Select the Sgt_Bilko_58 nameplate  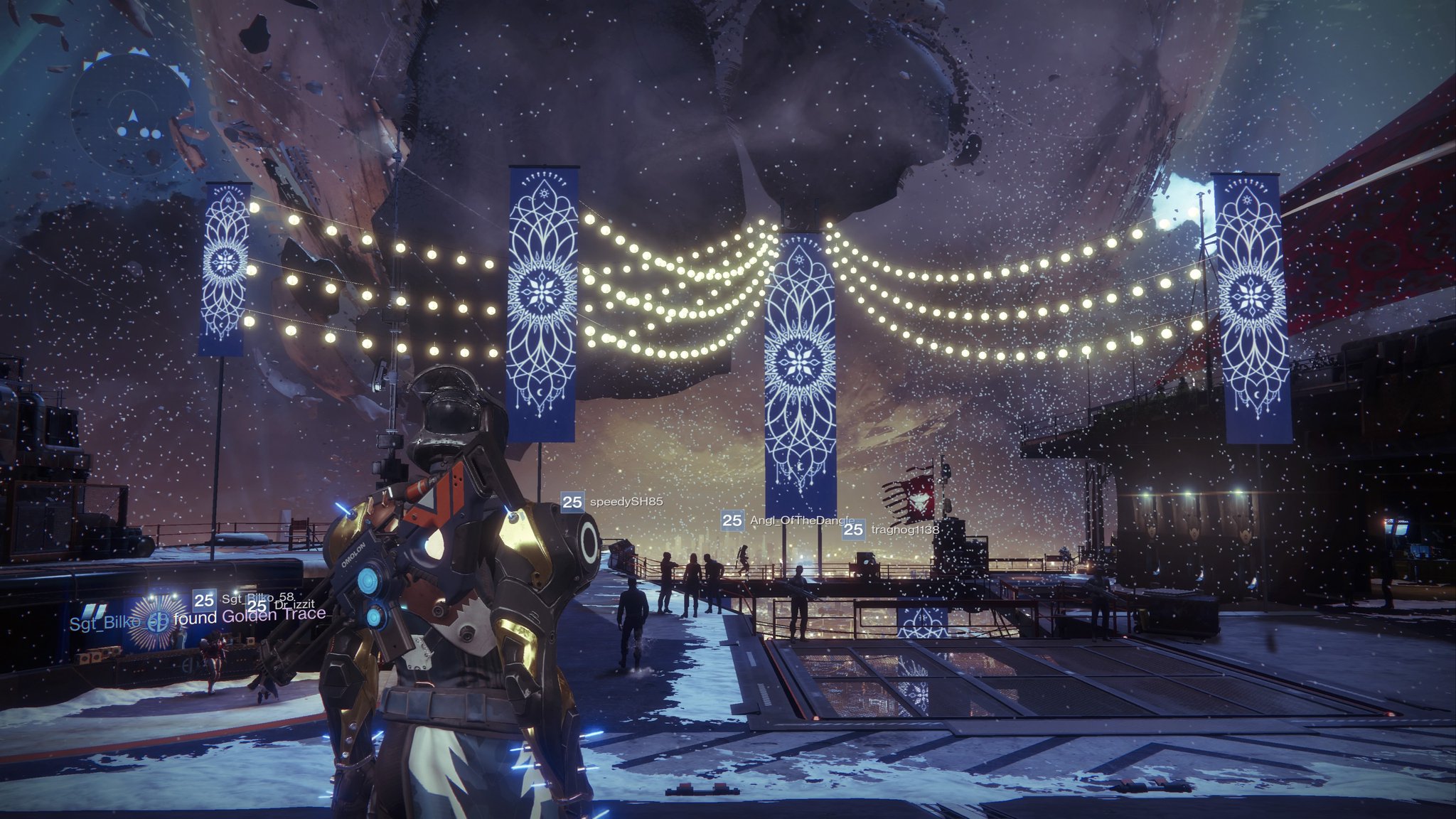point(244,599)
